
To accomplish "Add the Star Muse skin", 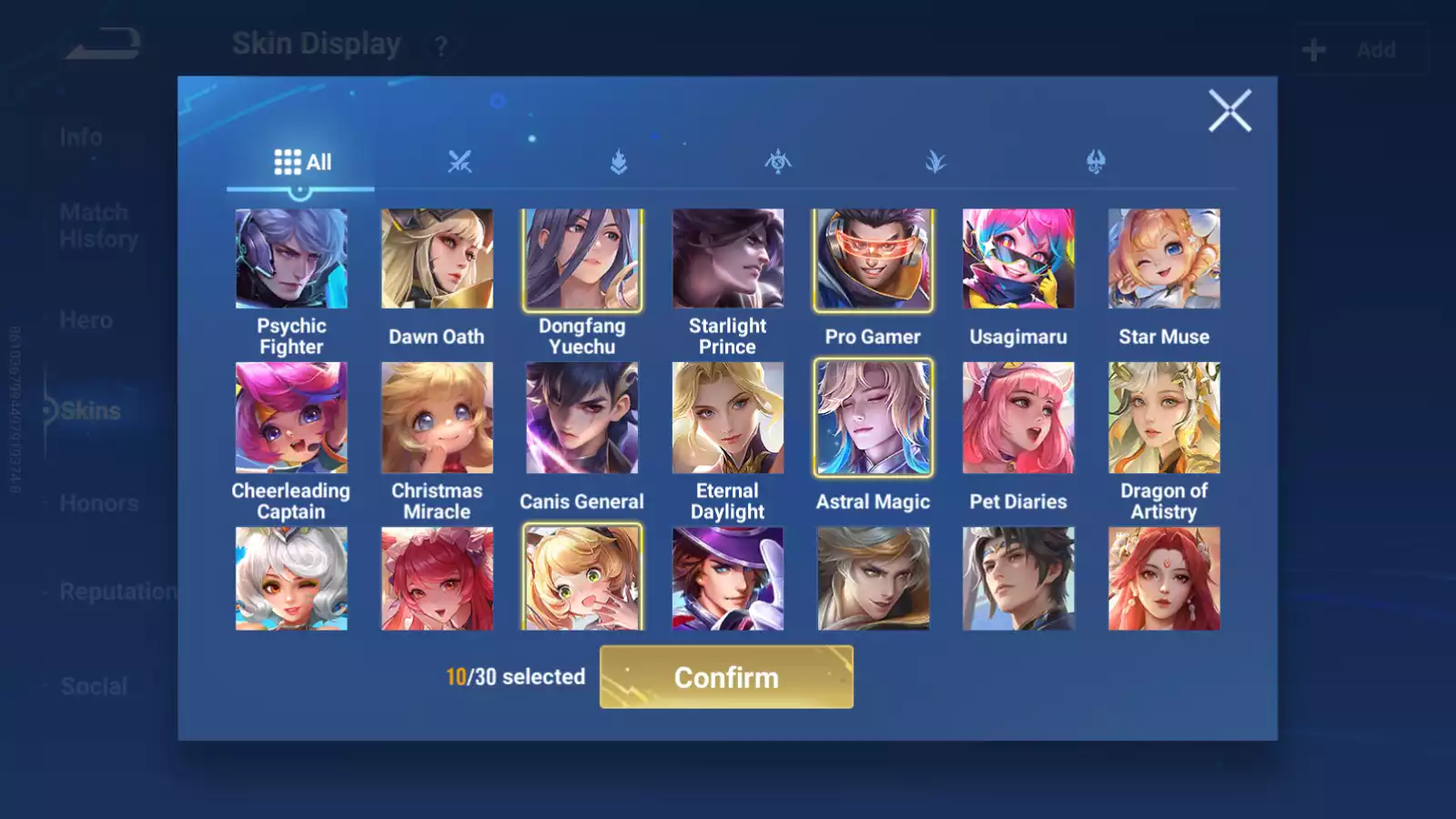I will tap(1164, 259).
